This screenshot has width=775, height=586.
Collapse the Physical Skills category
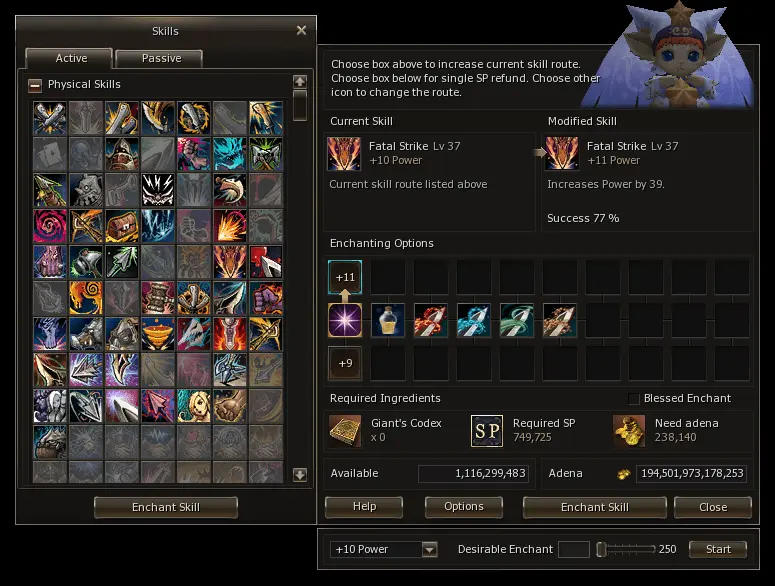coord(35,85)
